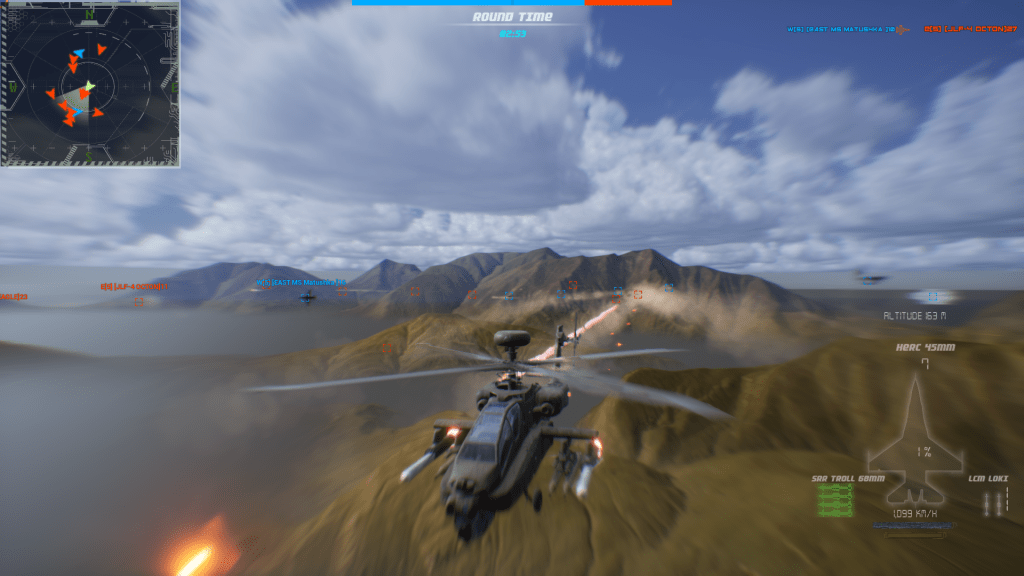This screenshot has width=1024, height=576.
Task: Click the radar minimap
Action: 90,83
